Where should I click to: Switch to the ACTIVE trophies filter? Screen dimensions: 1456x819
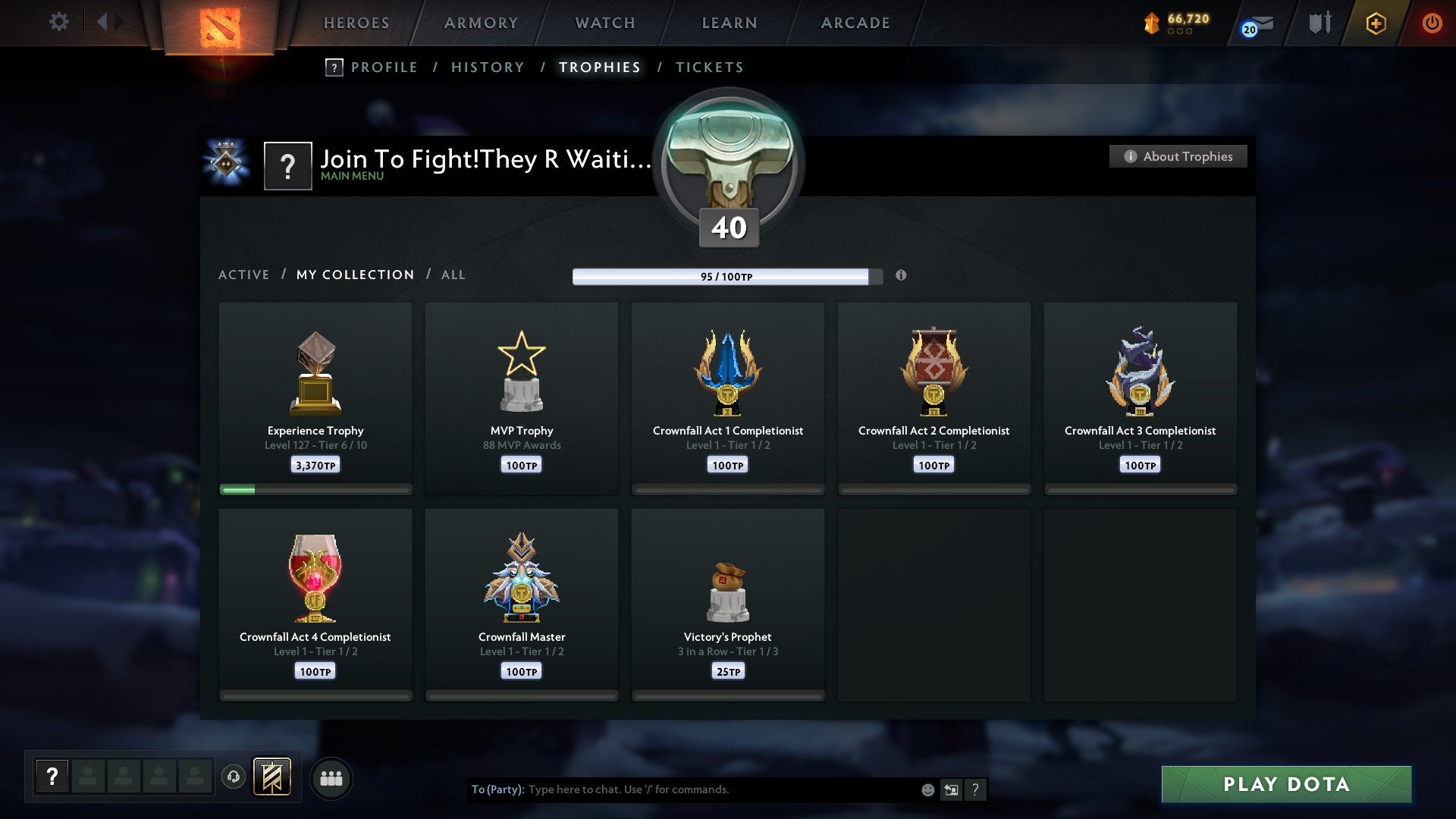point(244,275)
